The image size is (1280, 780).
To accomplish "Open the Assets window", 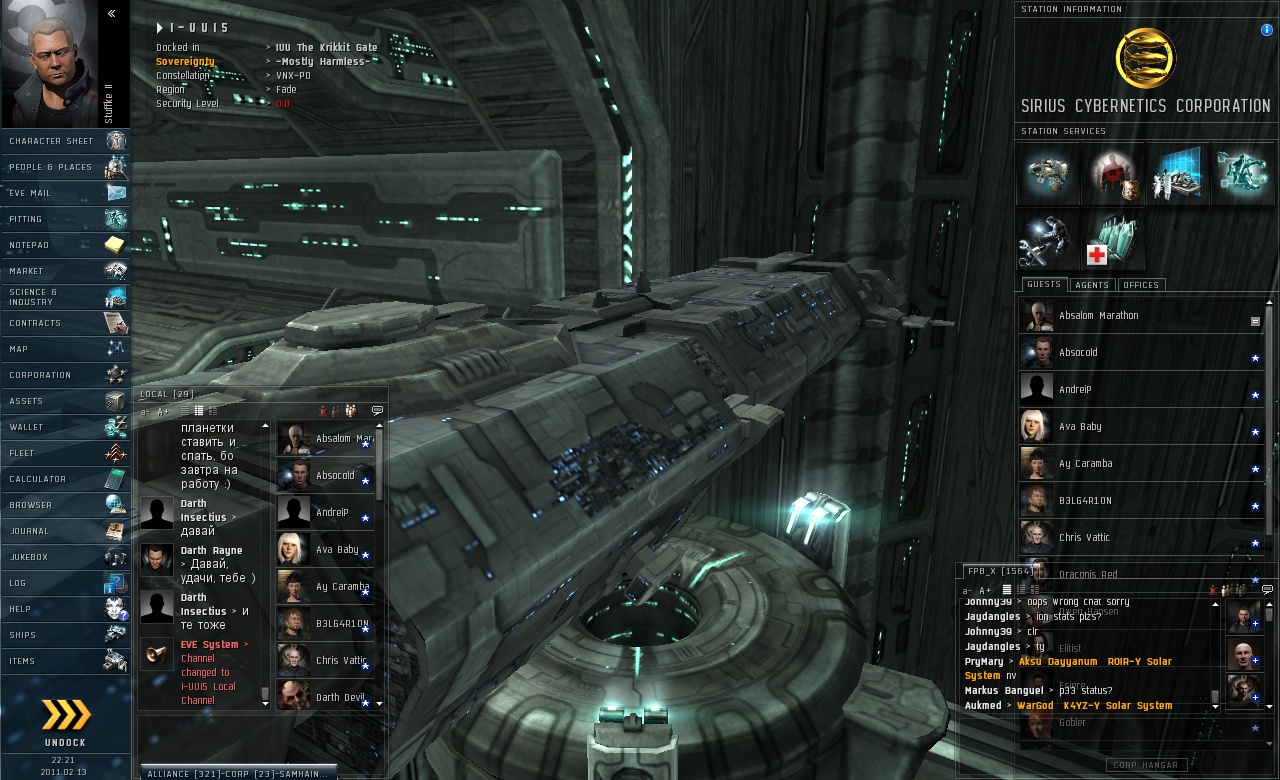I will click(65, 401).
